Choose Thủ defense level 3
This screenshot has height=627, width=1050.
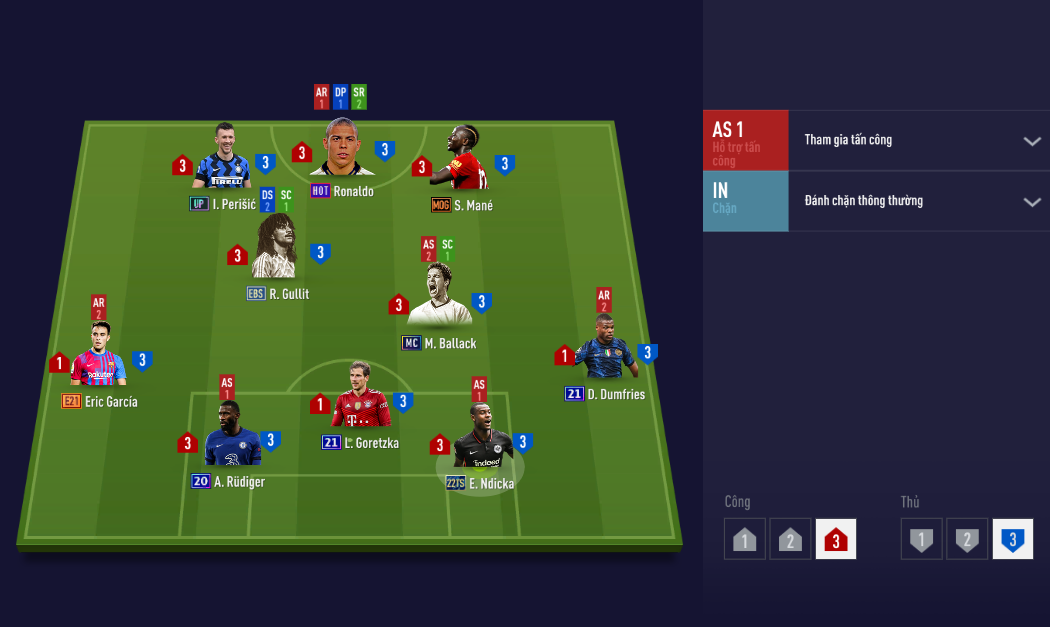coord(1012,540)
